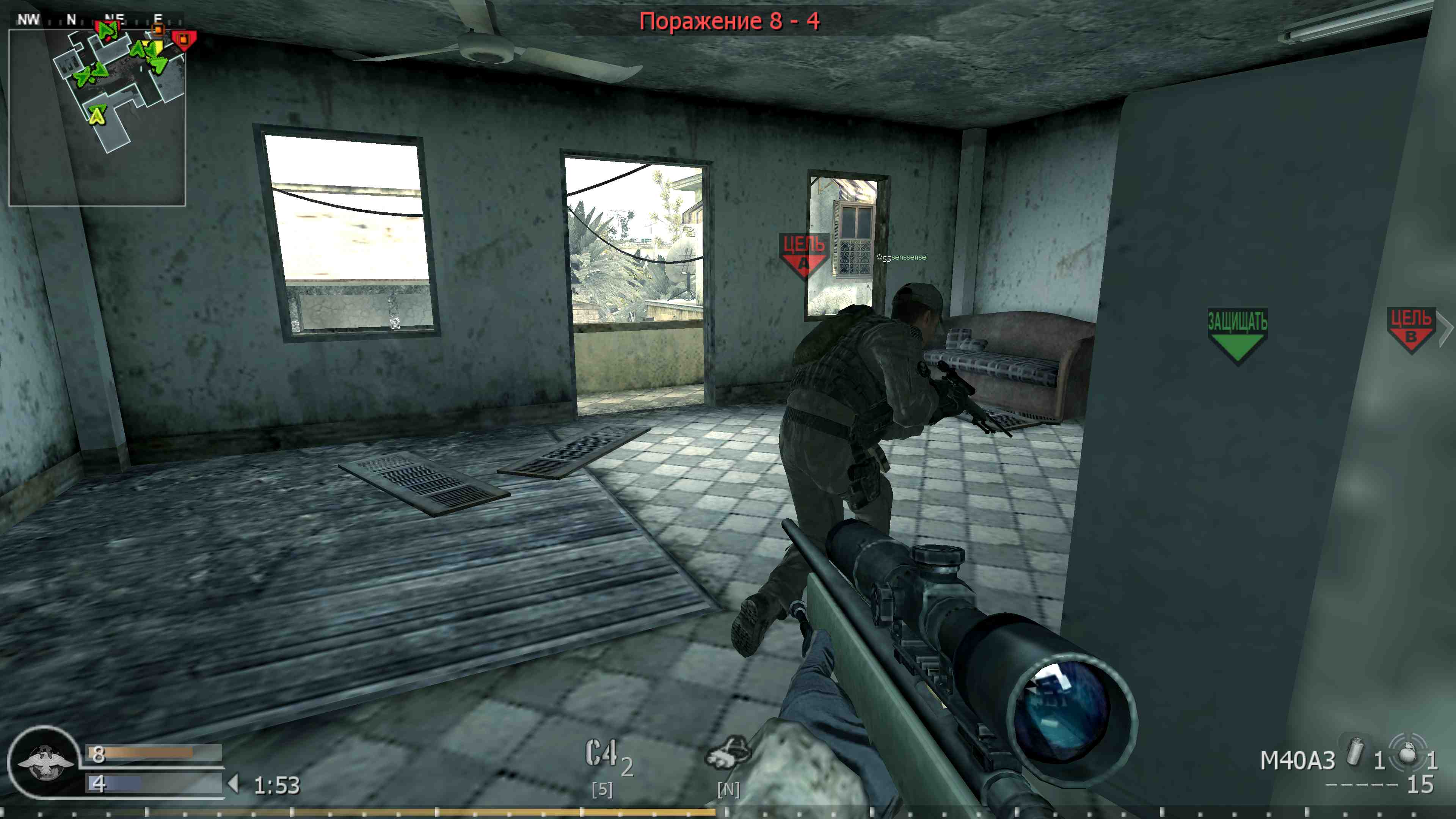Select the NE heading on the compass bar
The width and height of the screenshot is (1456, 819).
(113, 17)
